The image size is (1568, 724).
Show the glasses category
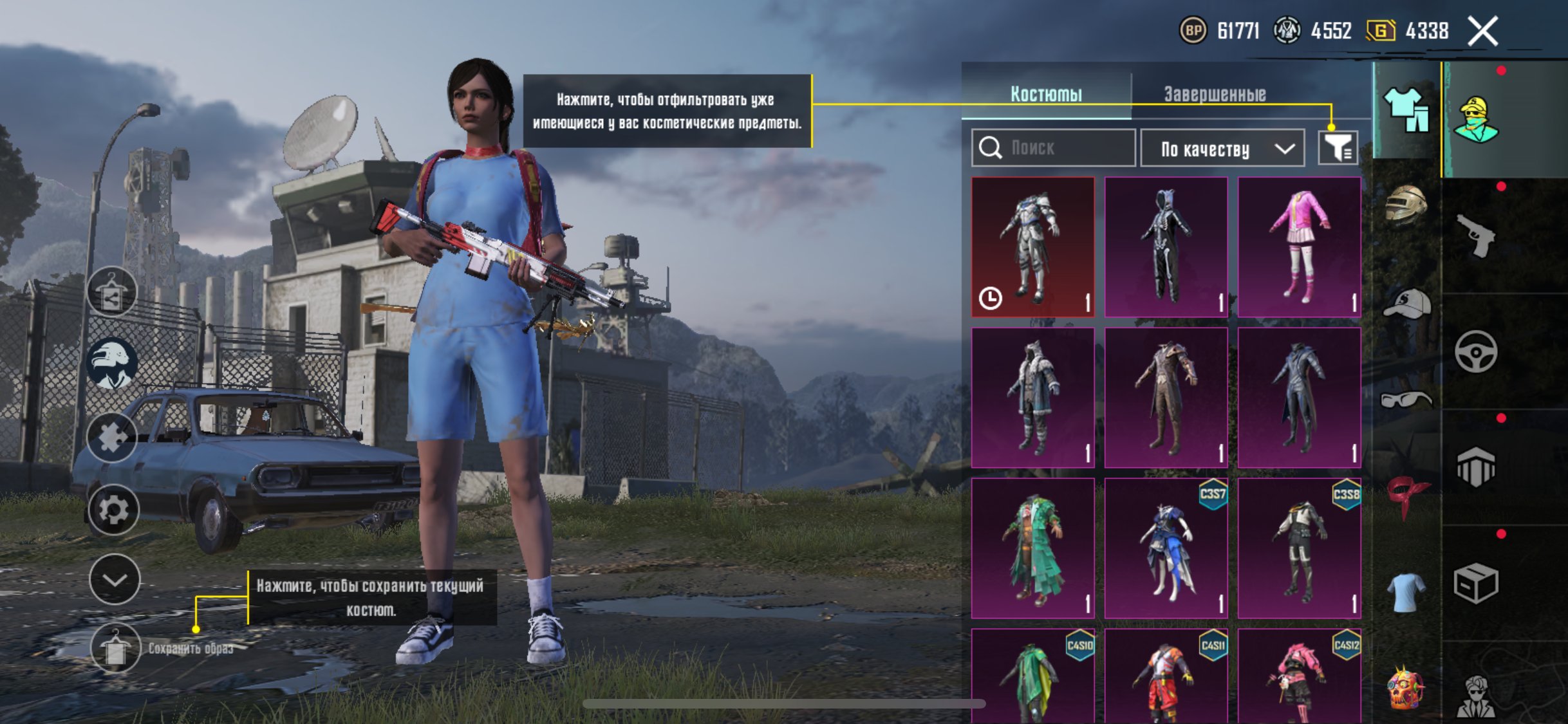[1406, 400]
